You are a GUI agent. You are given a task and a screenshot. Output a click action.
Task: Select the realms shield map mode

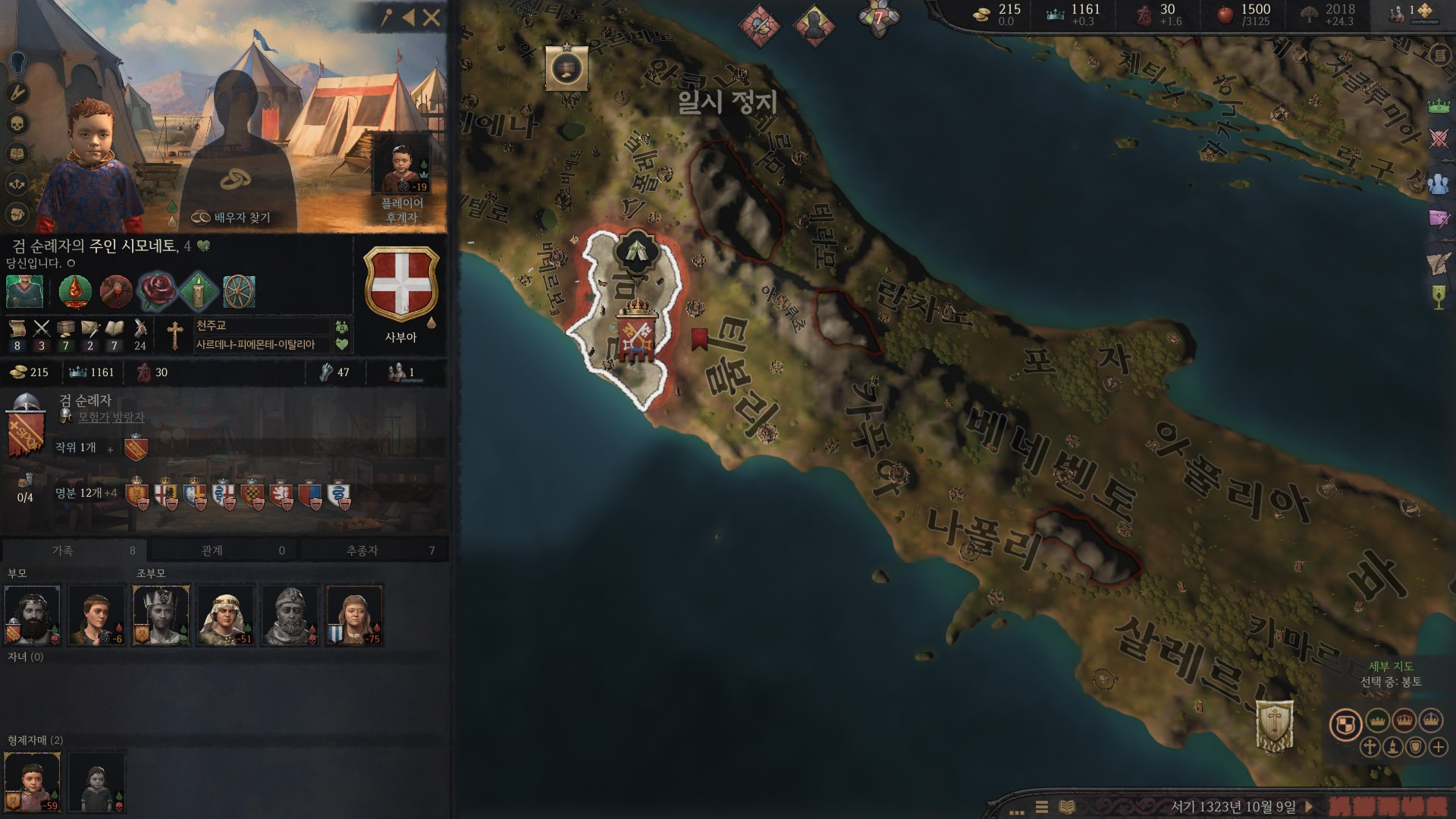coord(1345,724)
